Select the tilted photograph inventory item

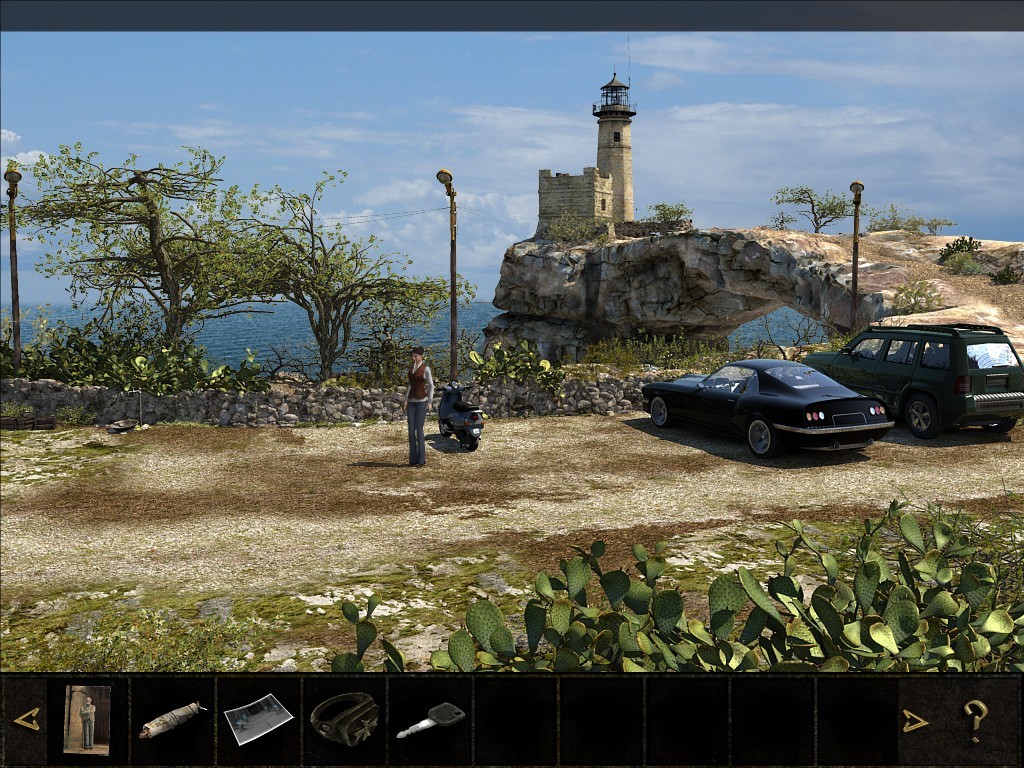click(258, 720)
